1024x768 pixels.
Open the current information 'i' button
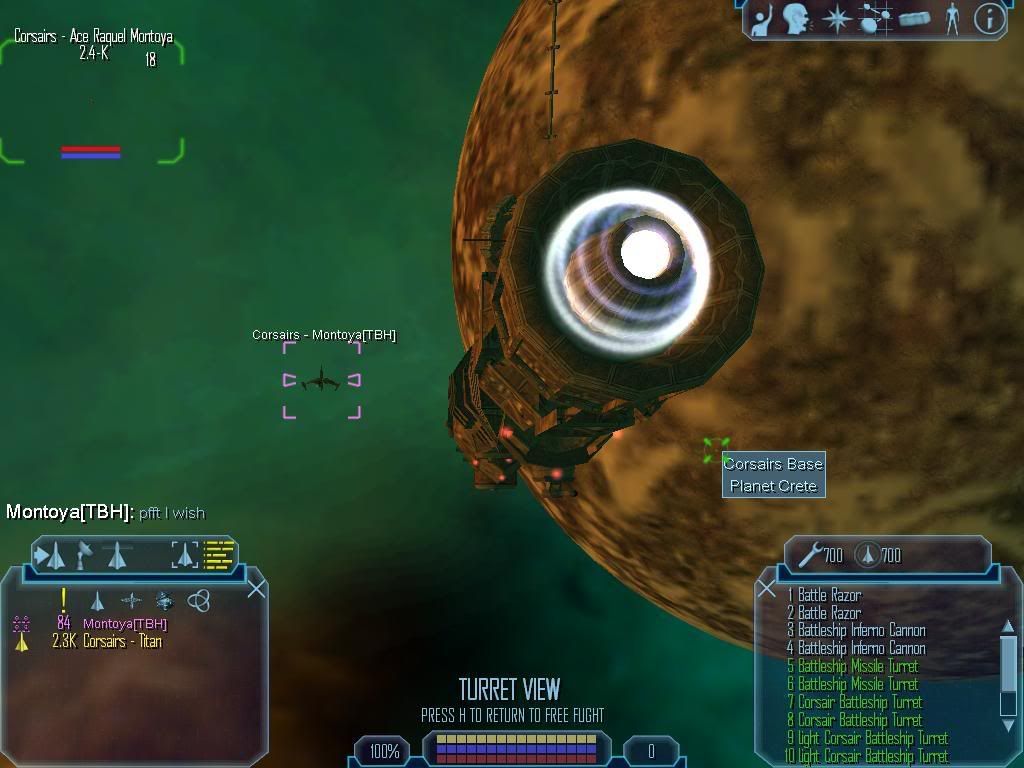[989, 18]
